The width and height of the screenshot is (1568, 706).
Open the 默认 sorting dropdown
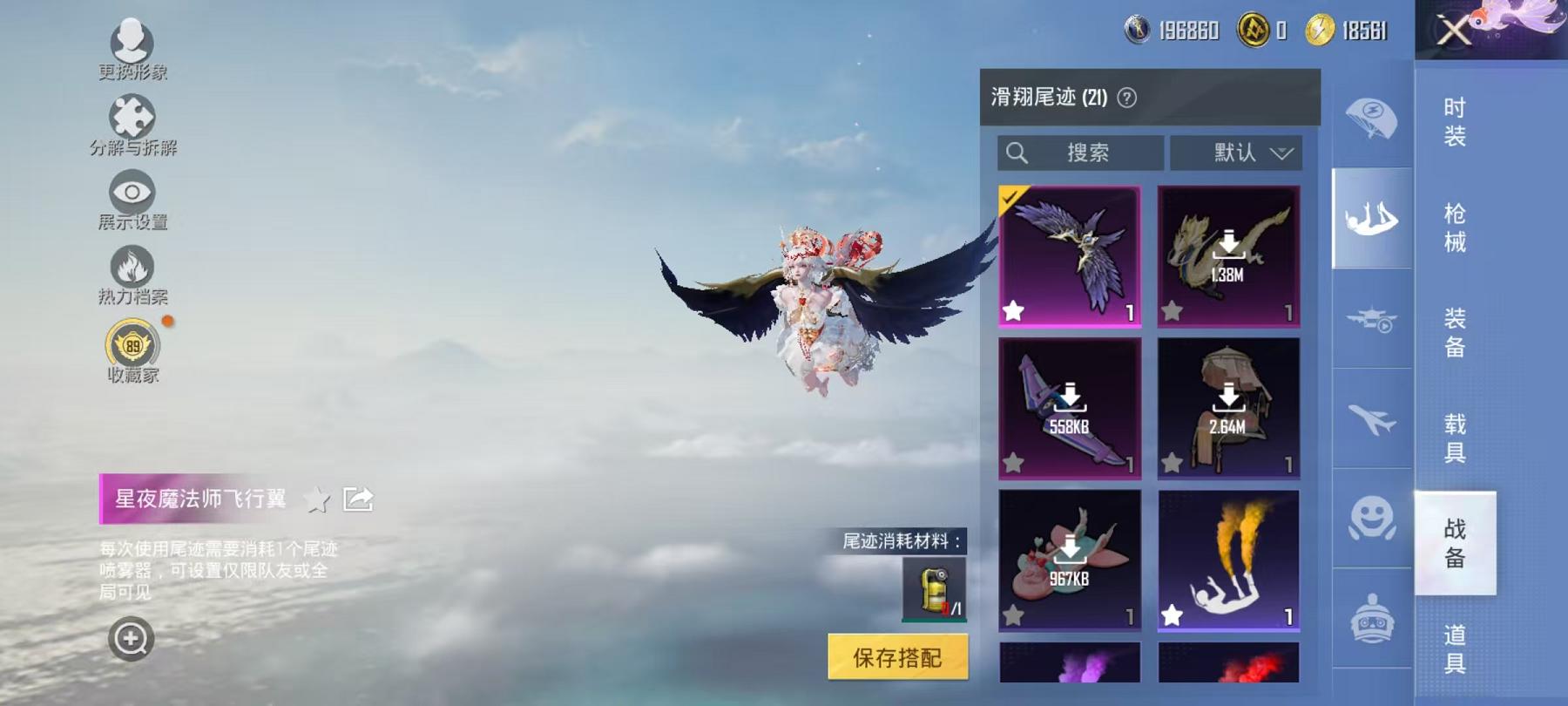(x=1237, y=153)
